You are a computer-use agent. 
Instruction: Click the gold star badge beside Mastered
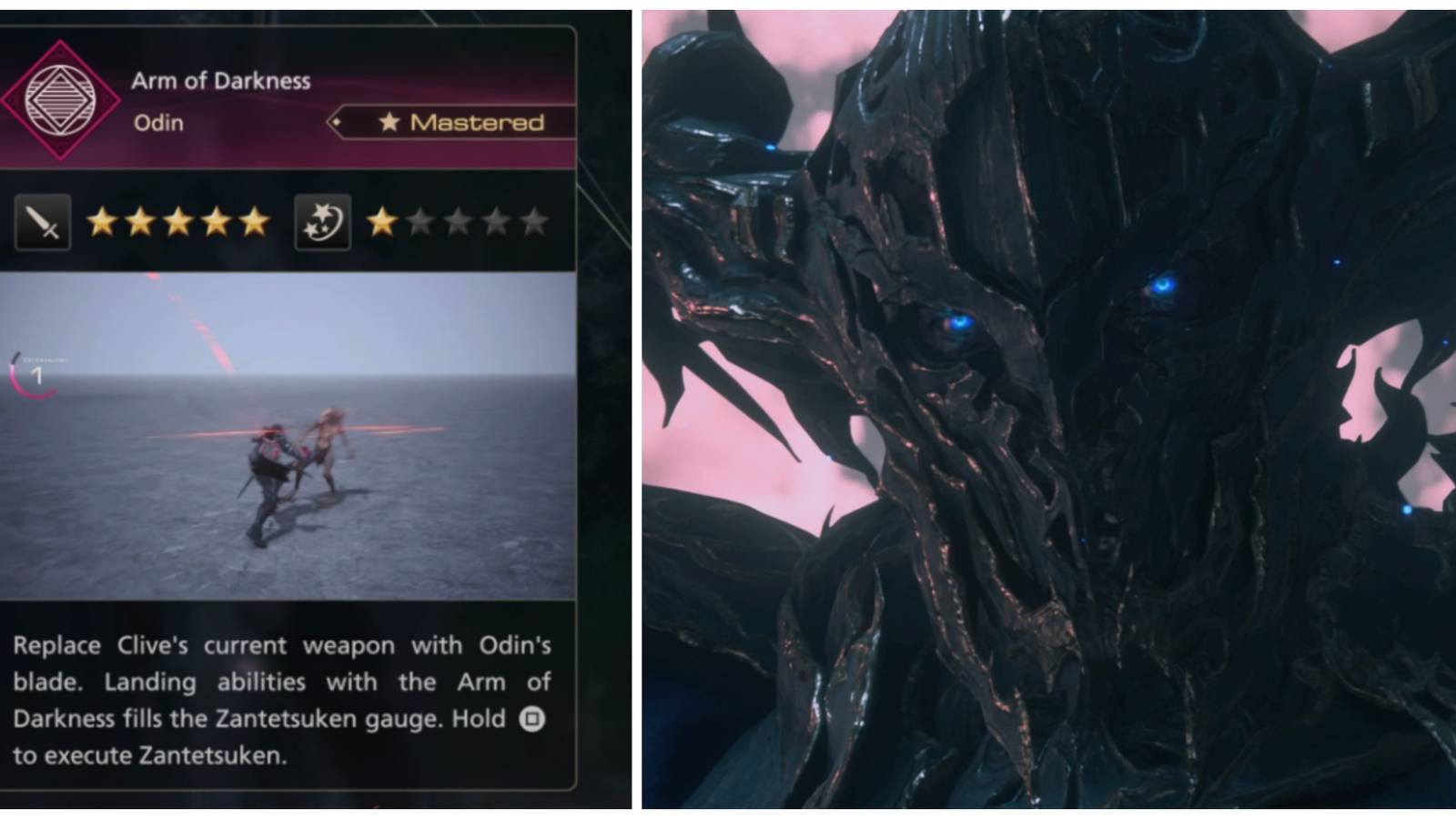tap(389, 122)
